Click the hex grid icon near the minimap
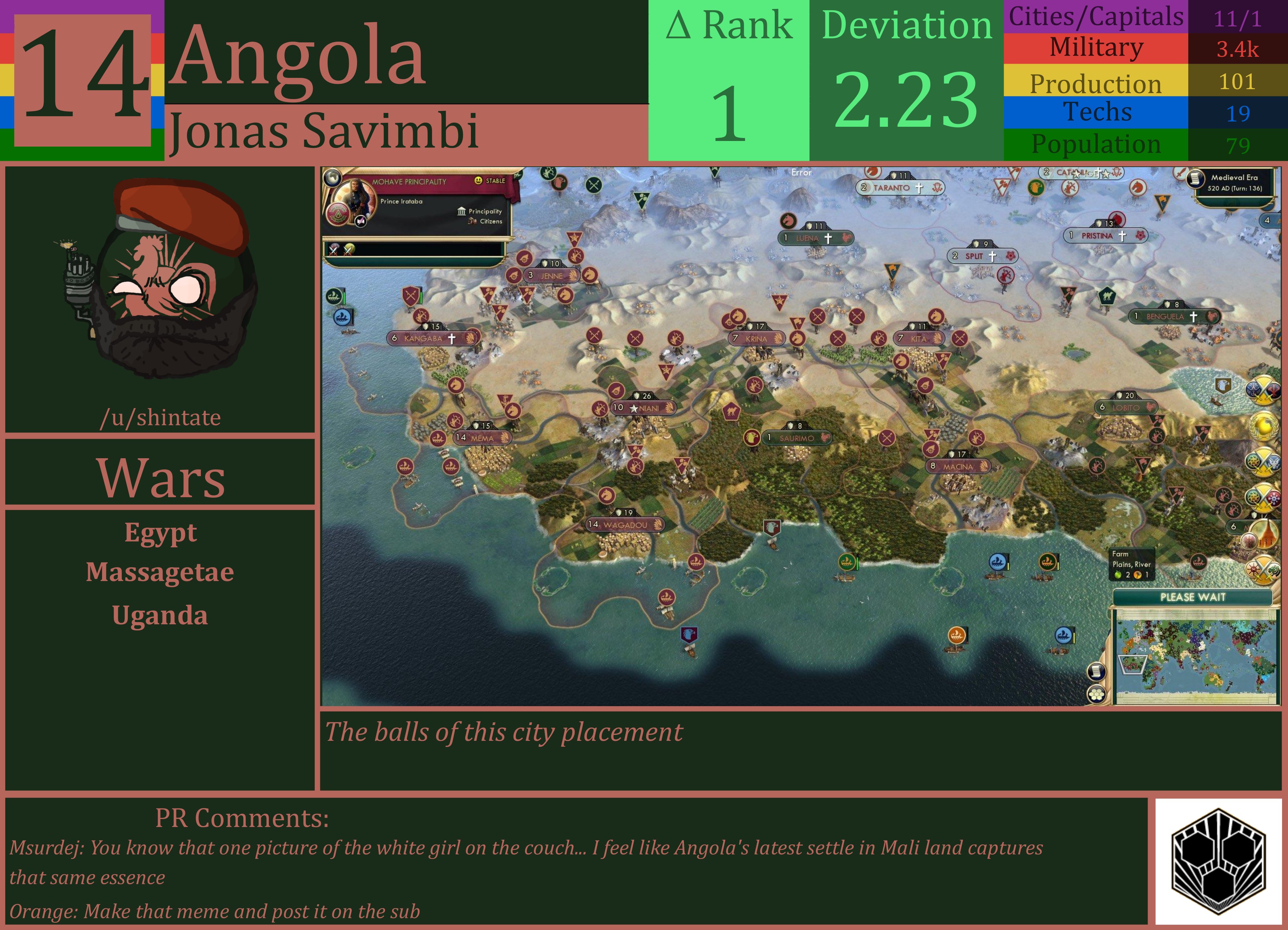The image size is (1288, 930). pyautogui.click(x=1096, y=694)
